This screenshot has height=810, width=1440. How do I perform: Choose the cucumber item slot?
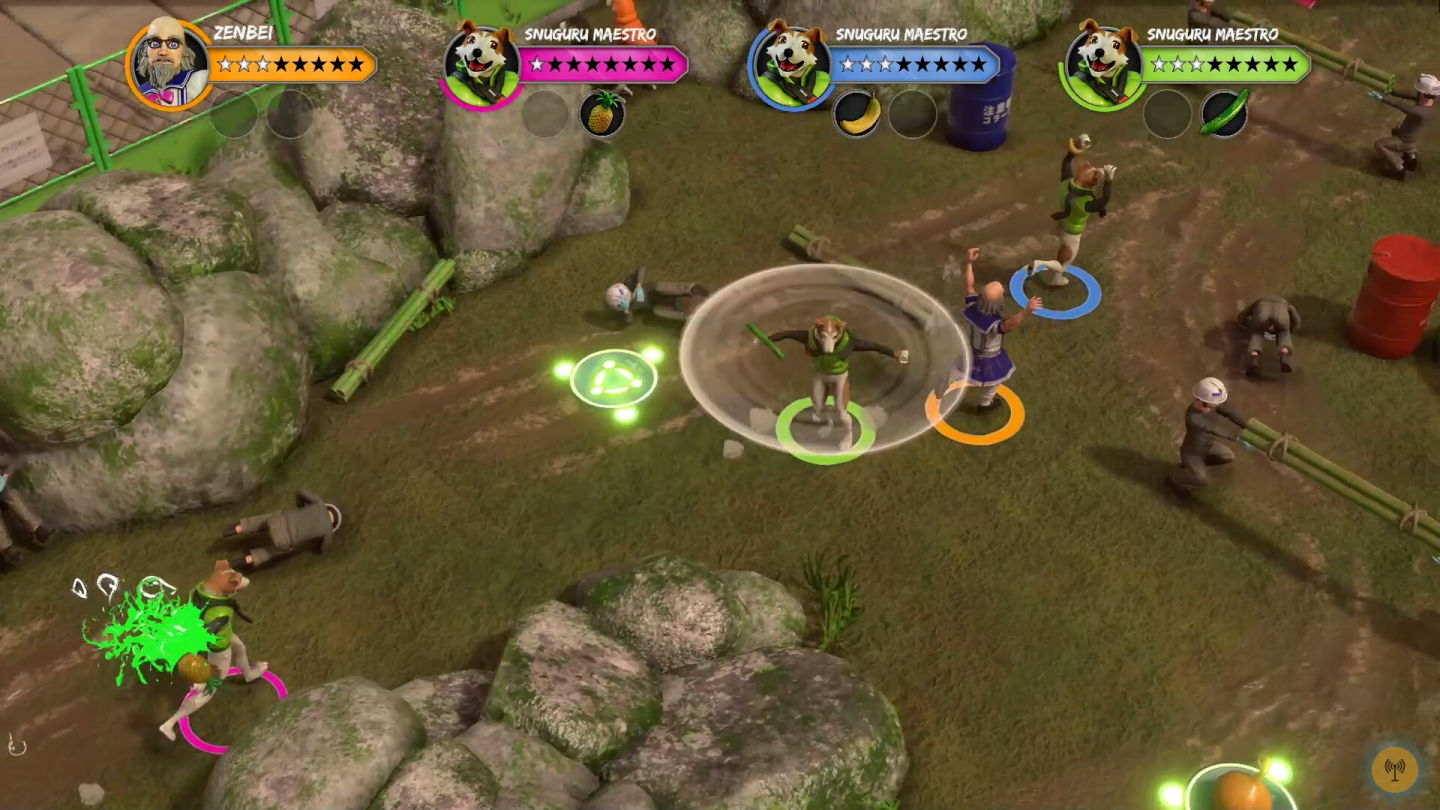1223,114
